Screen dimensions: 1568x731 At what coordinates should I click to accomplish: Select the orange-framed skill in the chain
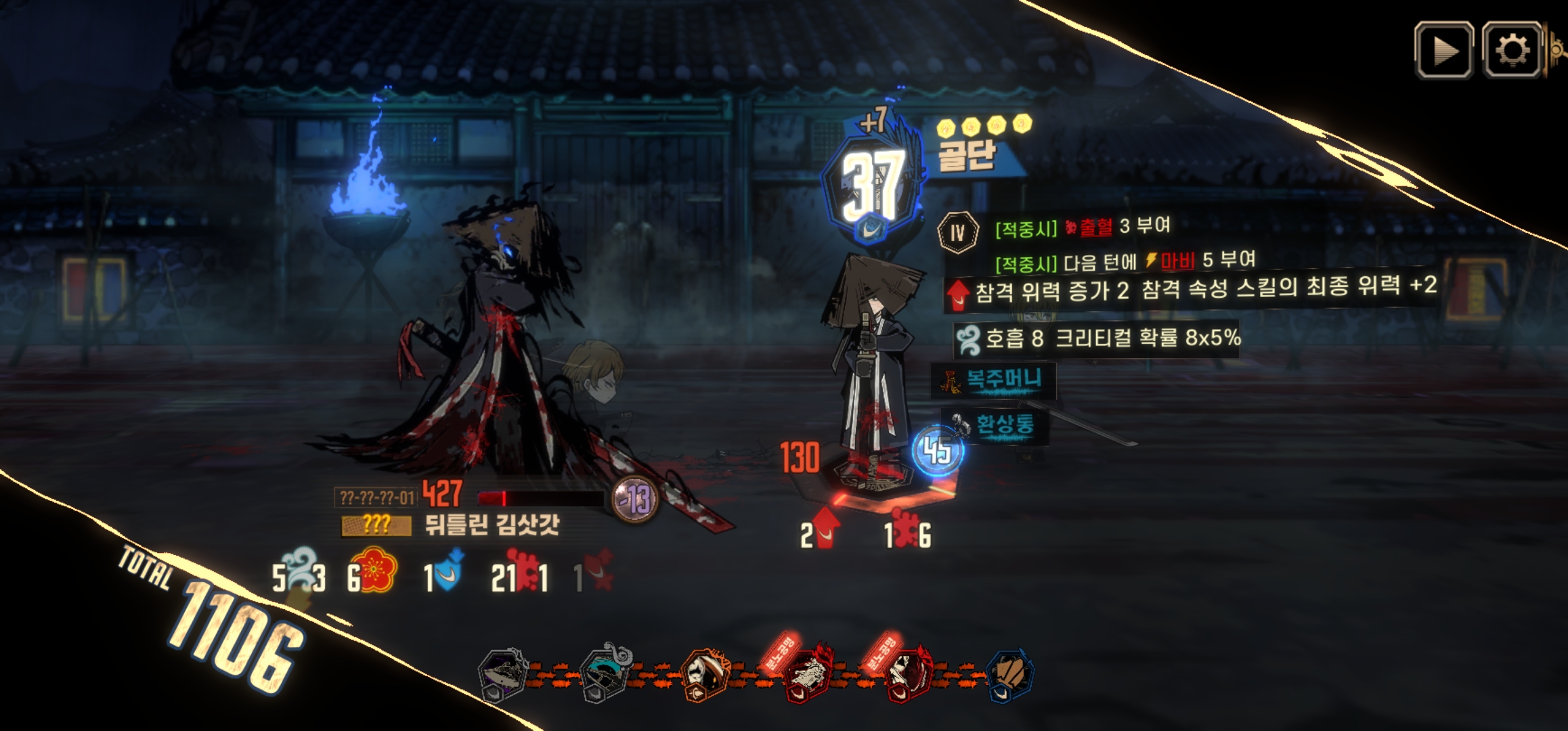703,674
